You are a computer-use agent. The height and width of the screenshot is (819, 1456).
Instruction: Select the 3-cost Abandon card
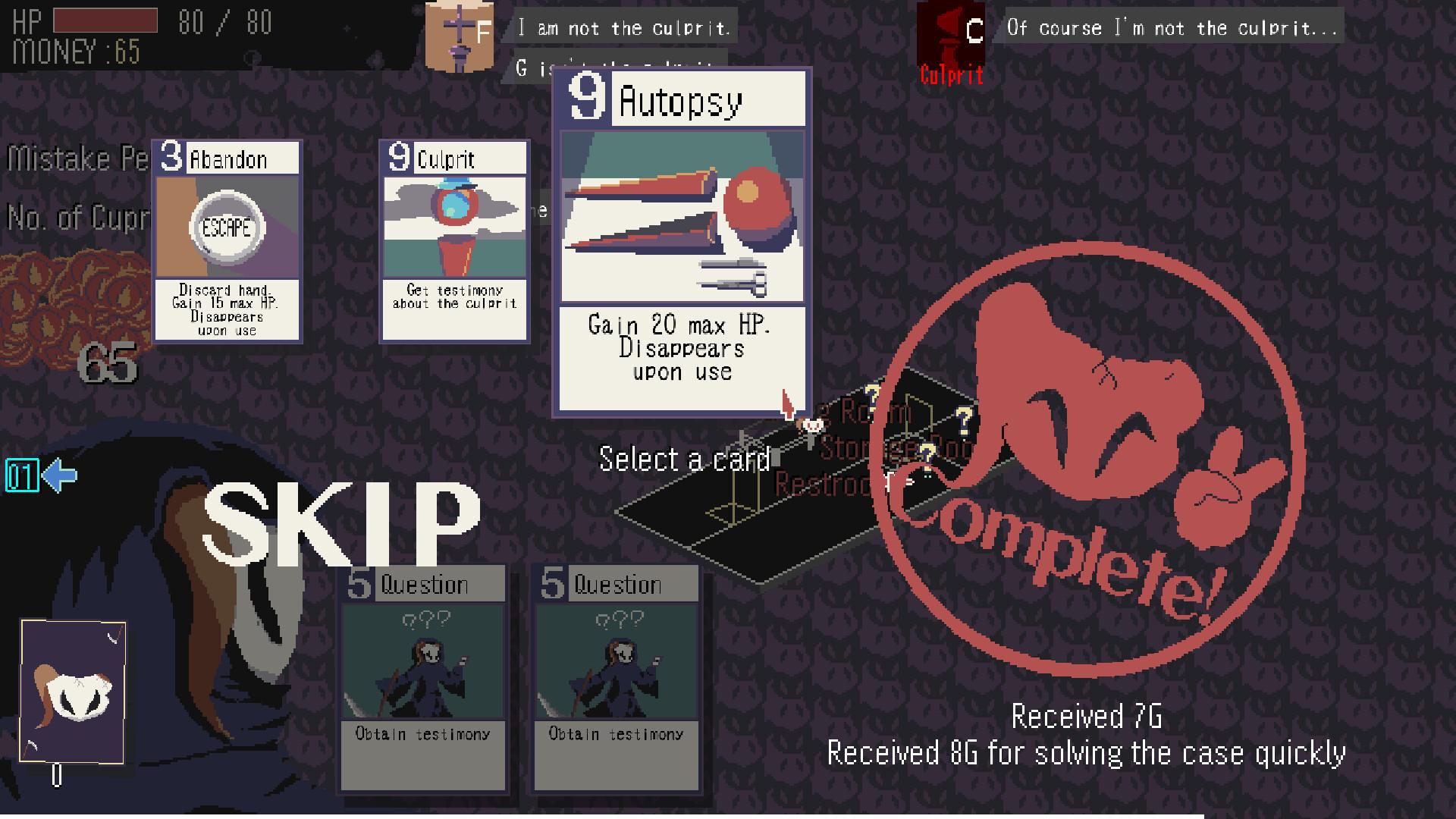click(x=226, y=243)
